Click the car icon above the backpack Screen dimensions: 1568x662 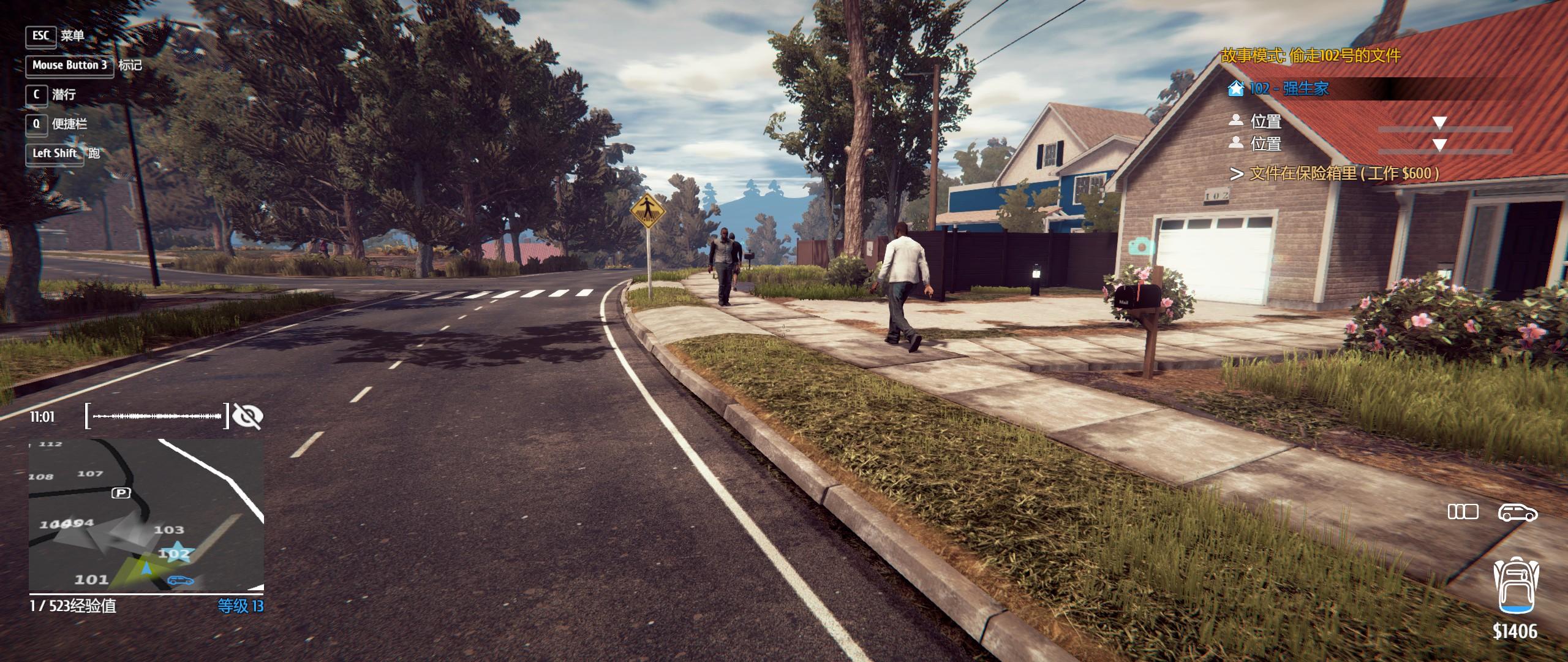click(x=1517, y=512)
